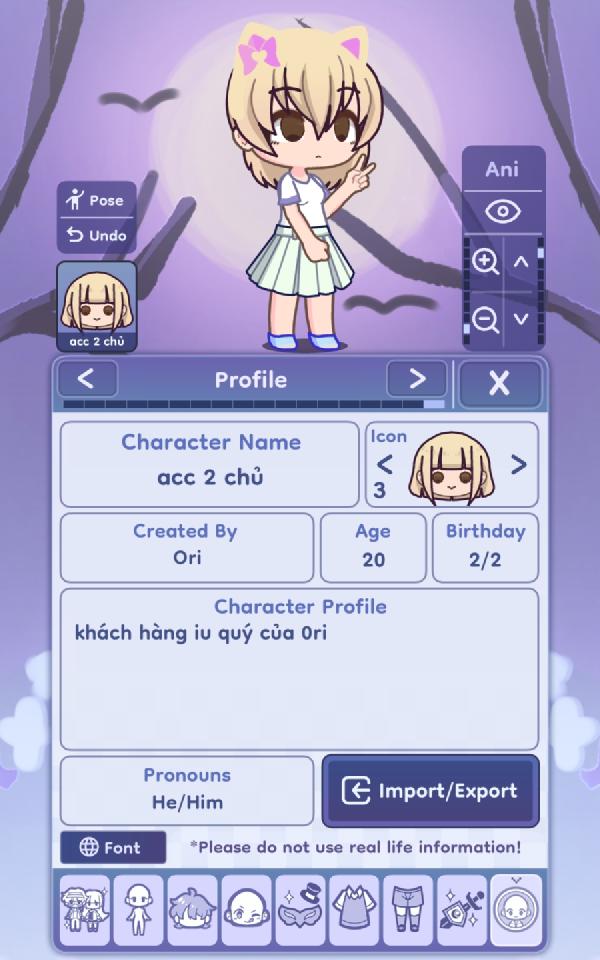Undo the last change
Image resolution: width=600 pixels, height=960 pixels.
(x=96, y=236)
